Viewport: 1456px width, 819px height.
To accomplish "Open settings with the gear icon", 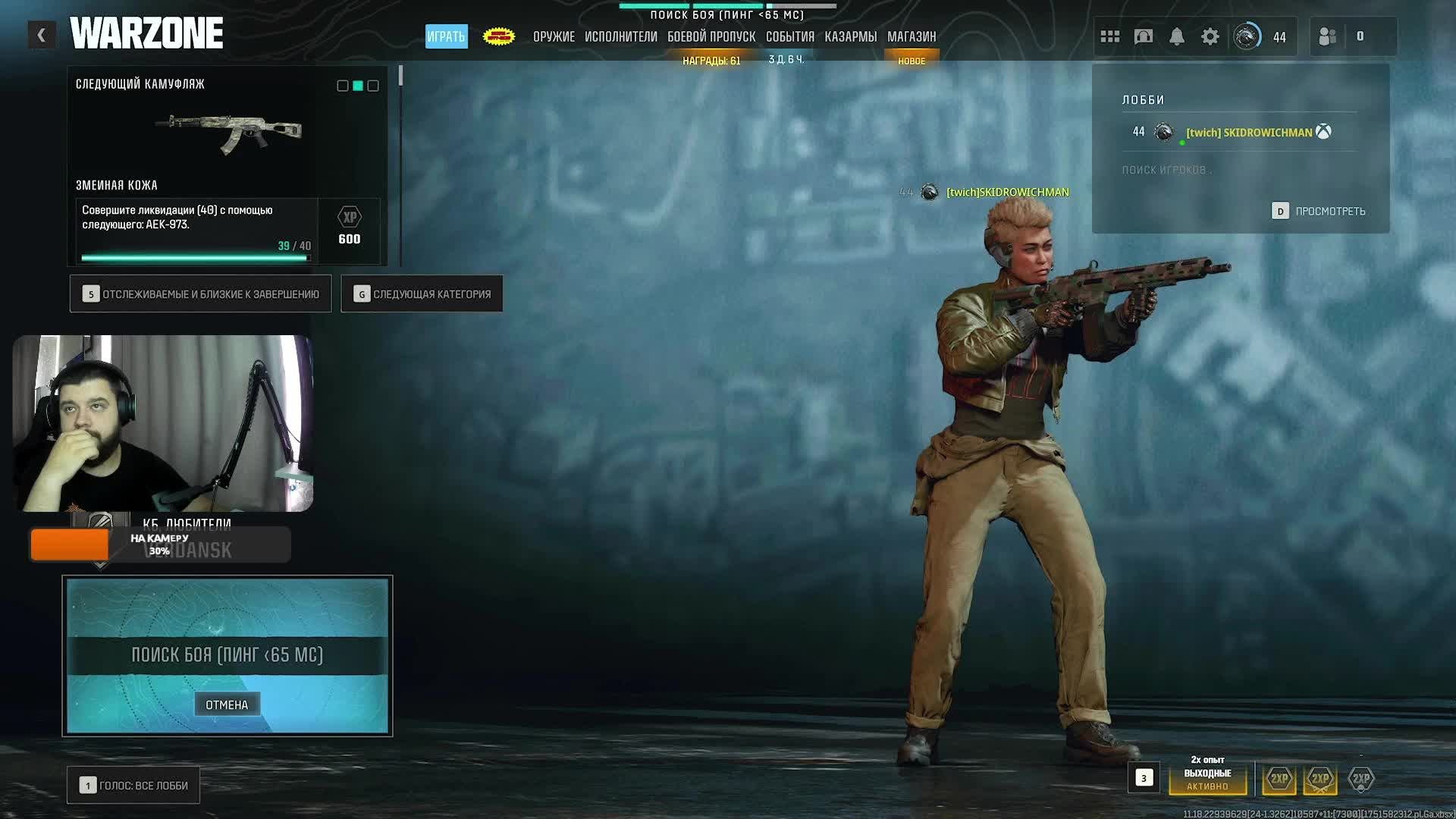I will pos(1210,36).
